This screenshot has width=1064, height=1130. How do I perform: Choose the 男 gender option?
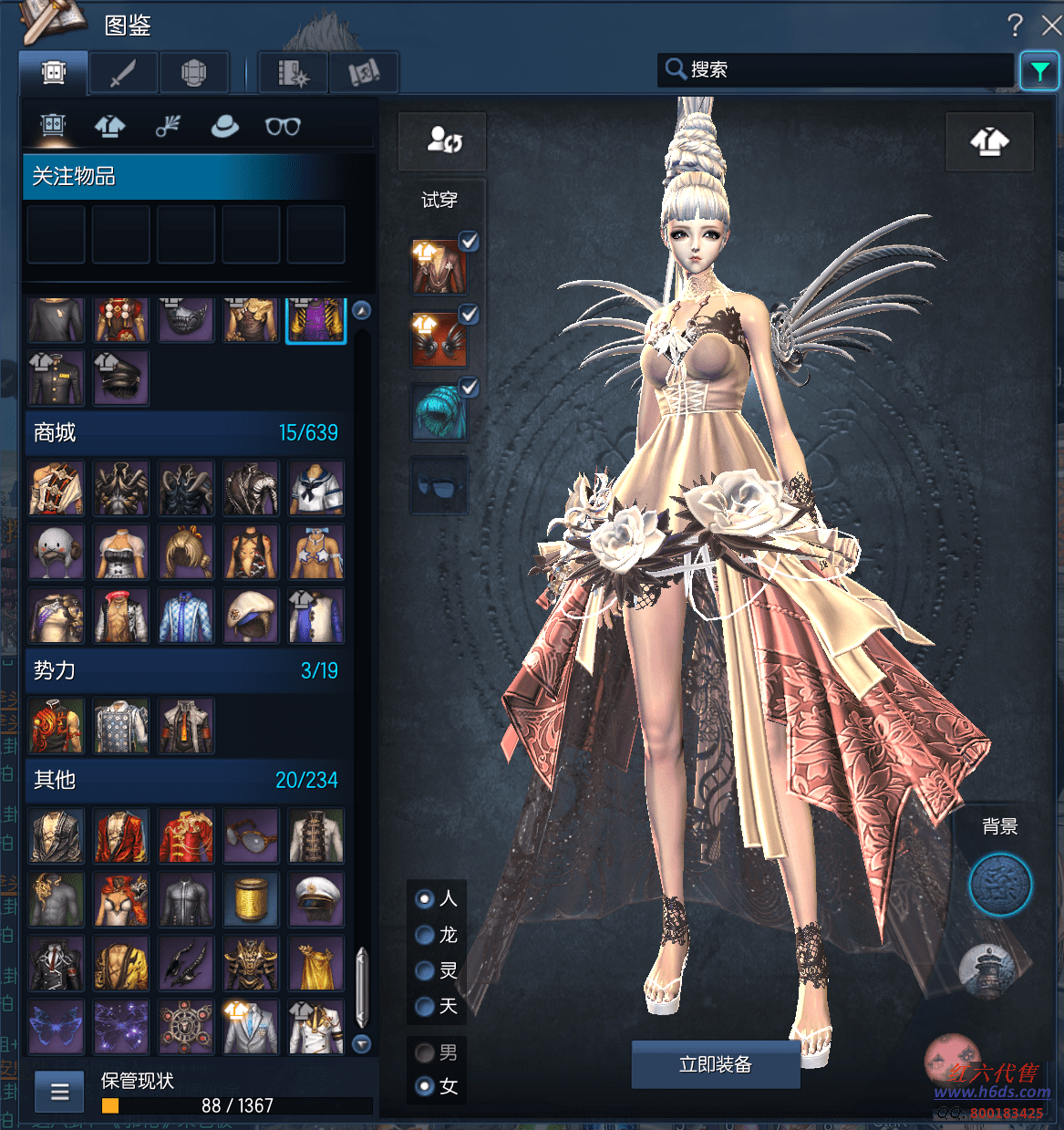point(425,1052)
